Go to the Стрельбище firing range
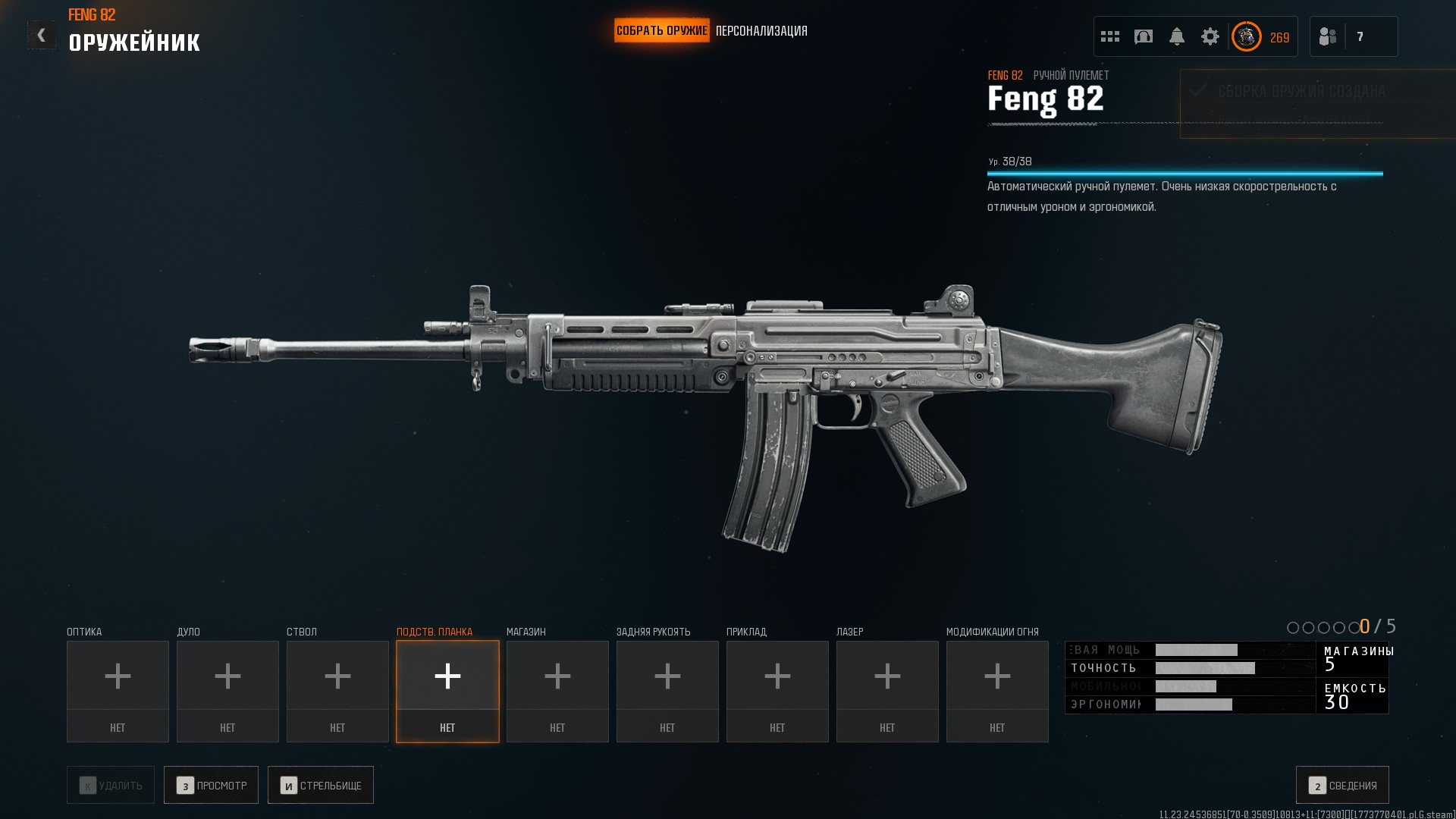 point(321,785)
